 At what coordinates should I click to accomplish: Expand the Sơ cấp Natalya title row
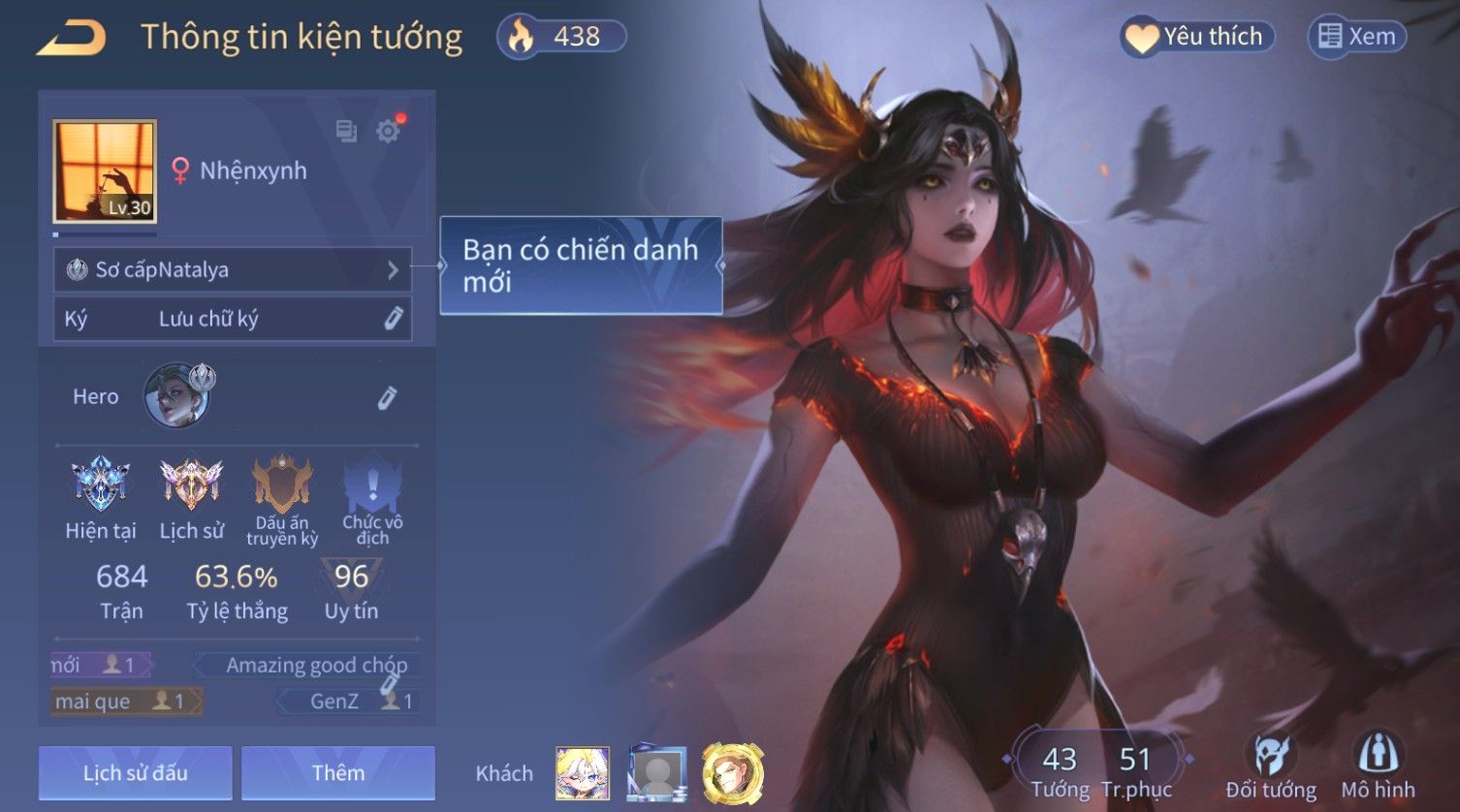coord(233,270)
